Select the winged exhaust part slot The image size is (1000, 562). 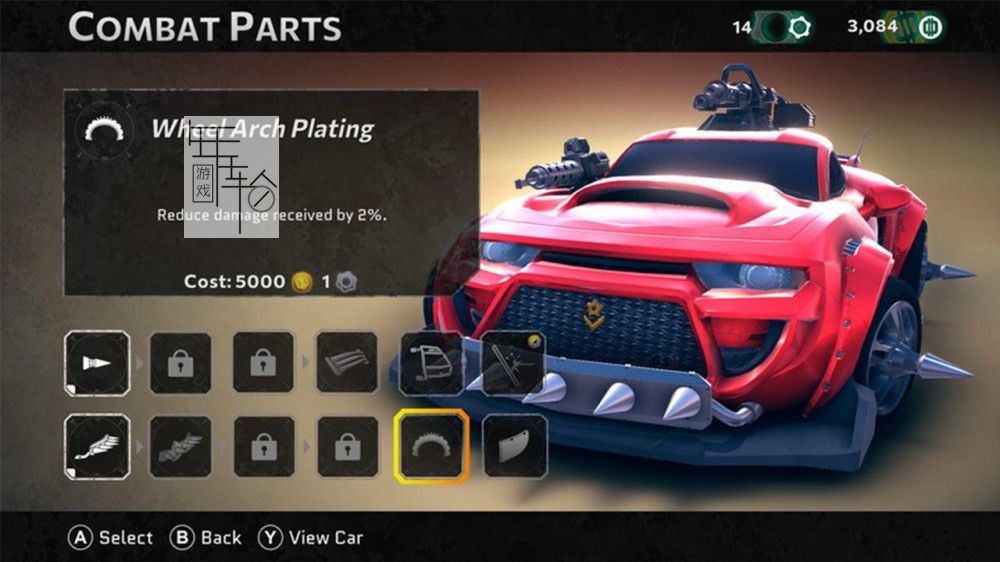coord(97,445)
